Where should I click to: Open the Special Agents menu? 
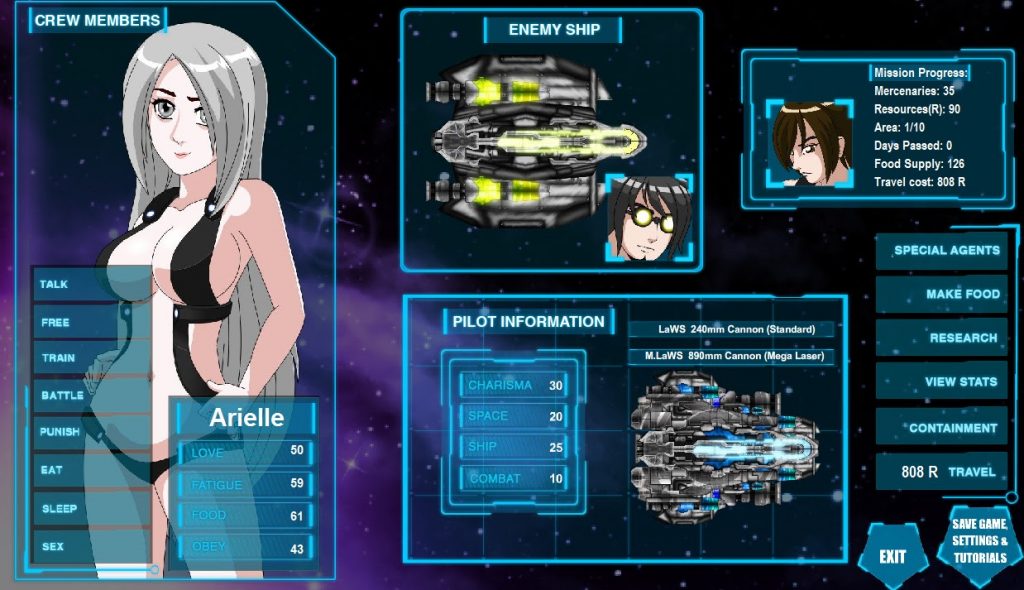click(x=942, y=251)
